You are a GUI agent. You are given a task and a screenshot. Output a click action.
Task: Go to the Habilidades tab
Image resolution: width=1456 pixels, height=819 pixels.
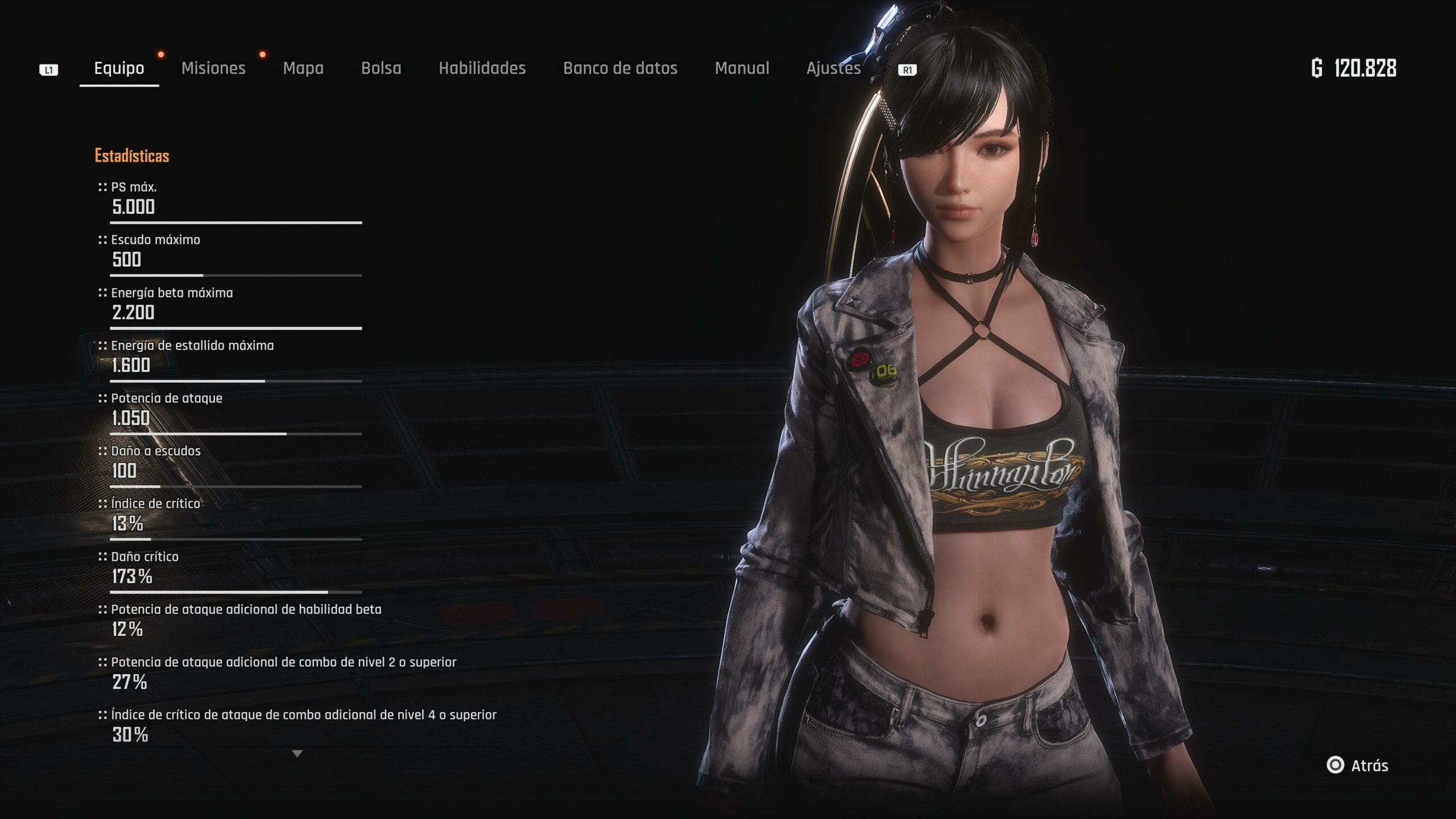482,68
